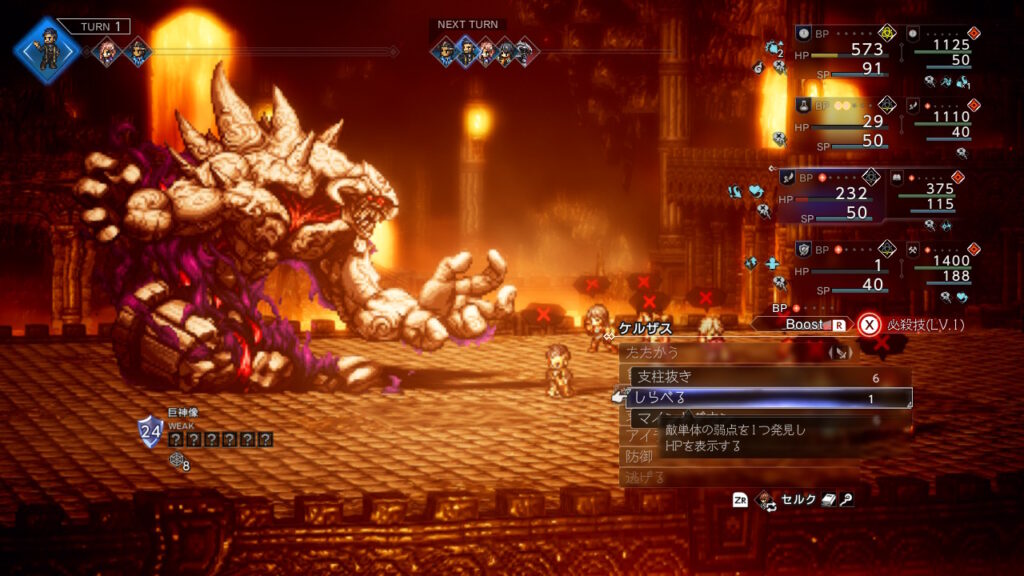This screenshot has width=1024, height=576.
Task: Trigger the 必殺技 (LV.1) special move
Action: click(920, 324)
